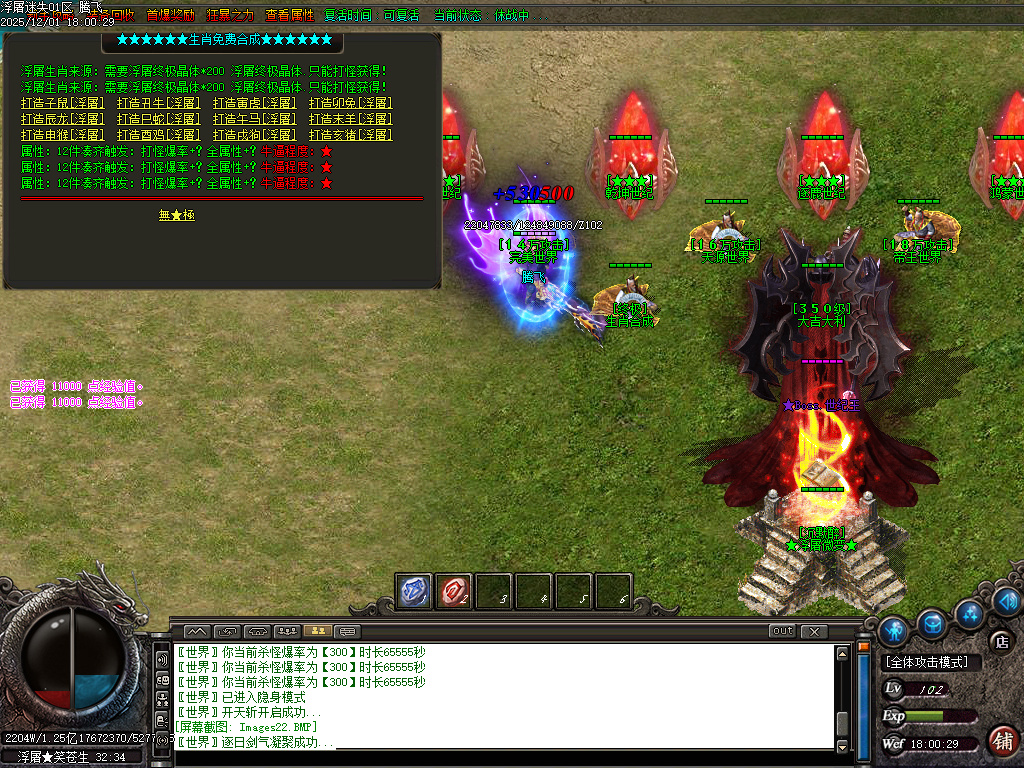
Task: Forge the 辰龙[浮屠] zodiac item
Action: [x=62, y=119]
